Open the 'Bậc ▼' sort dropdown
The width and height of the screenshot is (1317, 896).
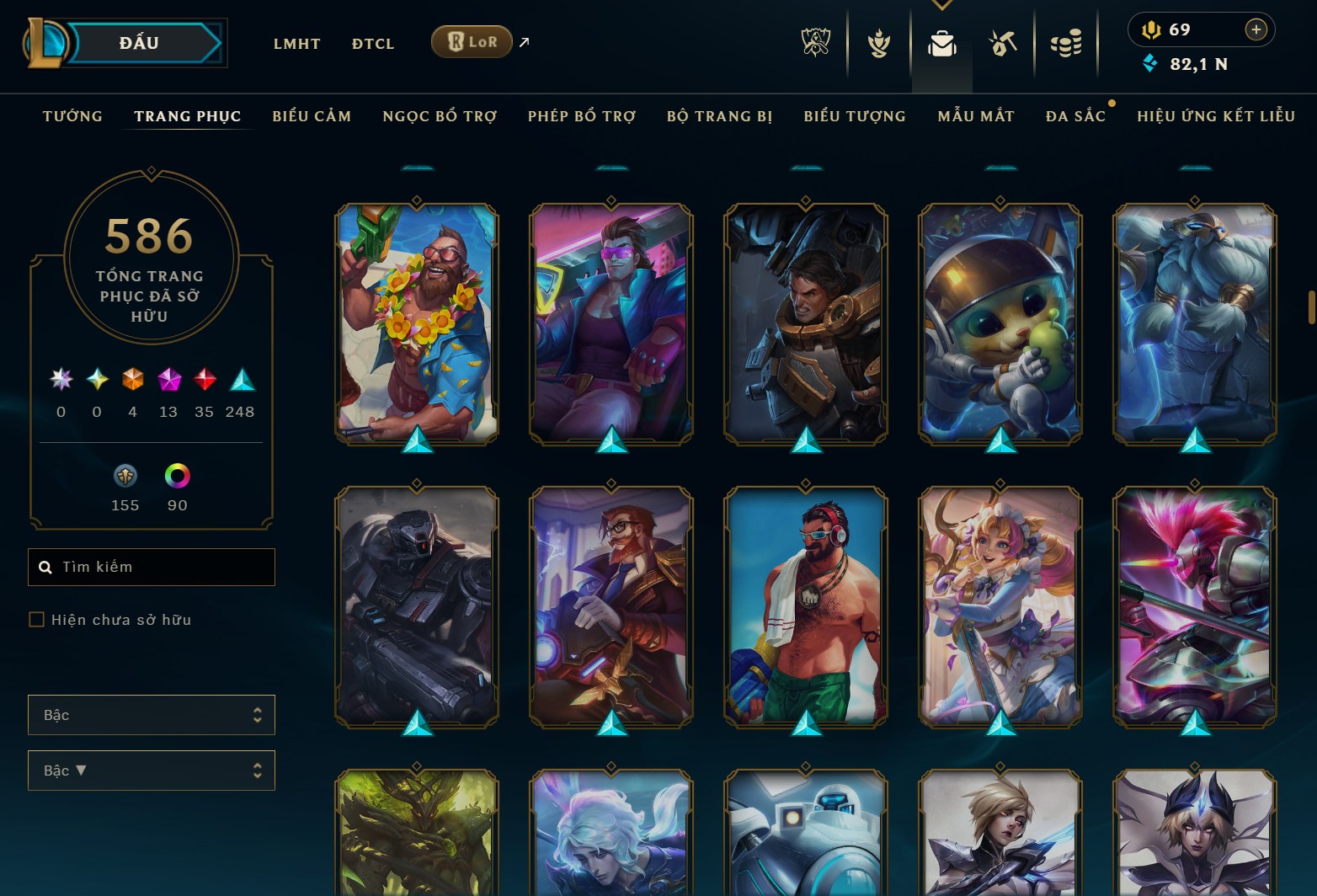pos(152,770)
